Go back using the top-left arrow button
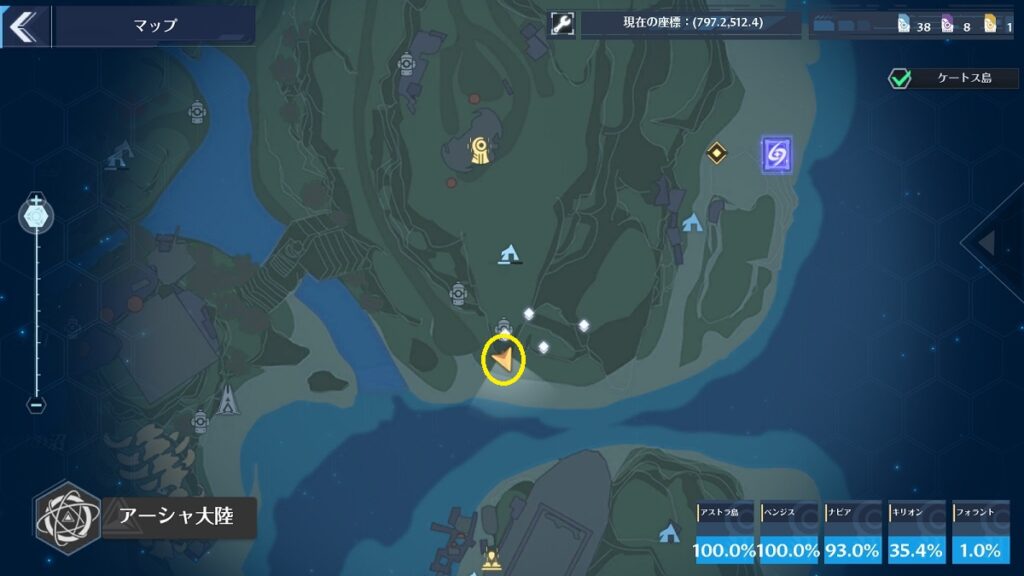 click(x=22, y=25)
